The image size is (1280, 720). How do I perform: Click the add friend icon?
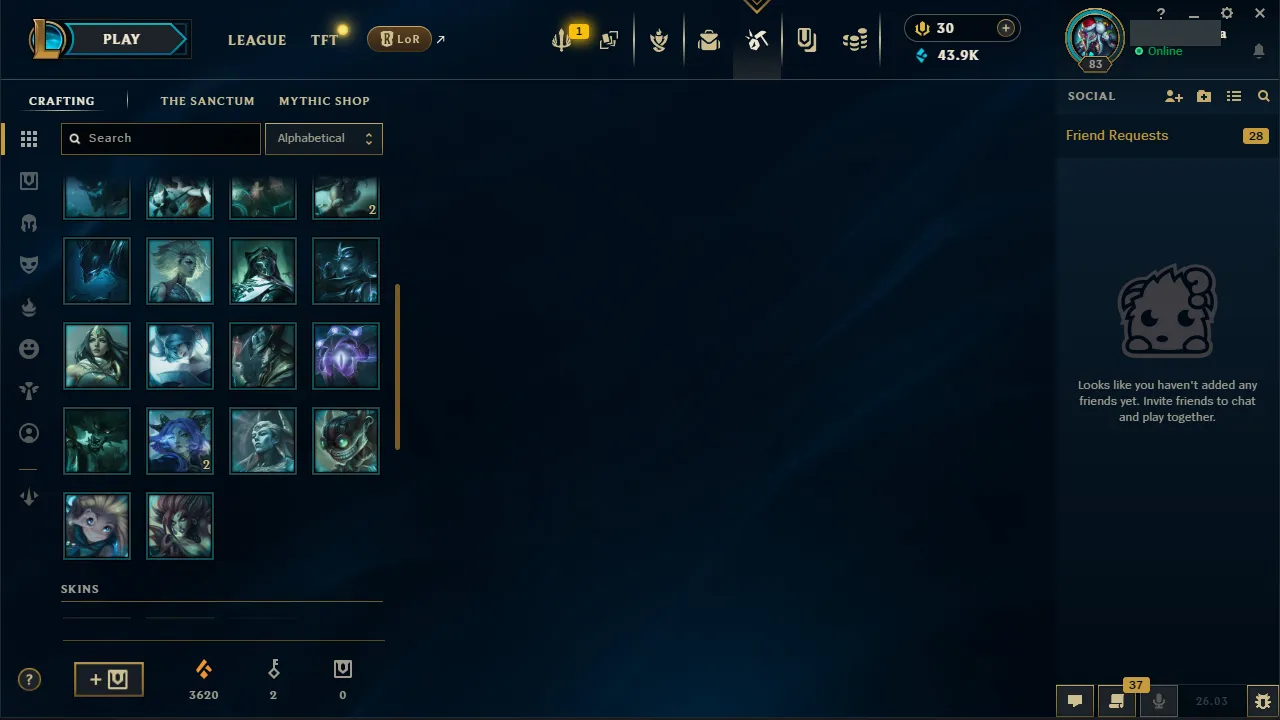(1173, 96)
